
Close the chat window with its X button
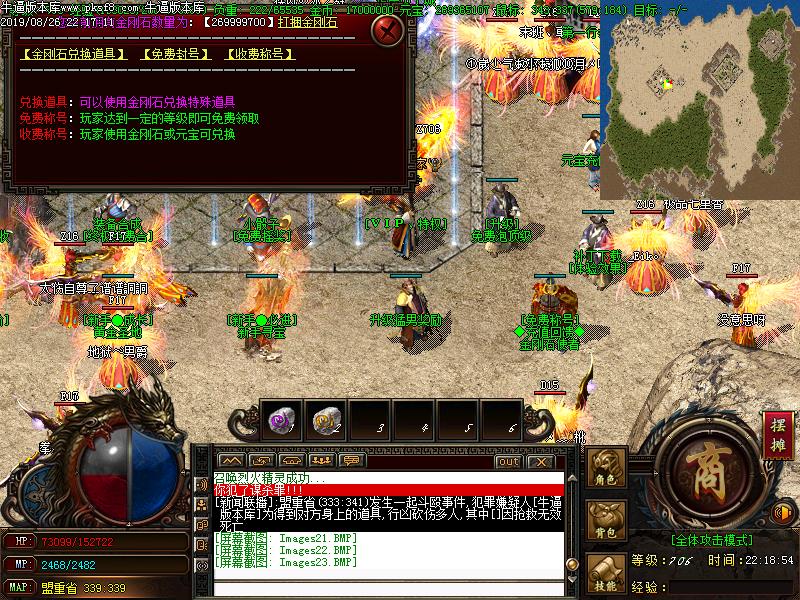(540, 461)
